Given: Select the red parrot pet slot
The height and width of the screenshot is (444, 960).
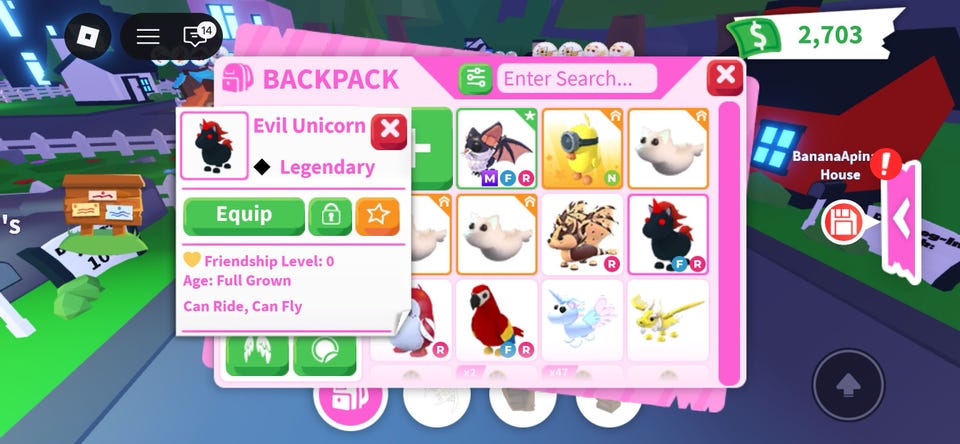Looking at the screenshot, I should pos(497,319).
